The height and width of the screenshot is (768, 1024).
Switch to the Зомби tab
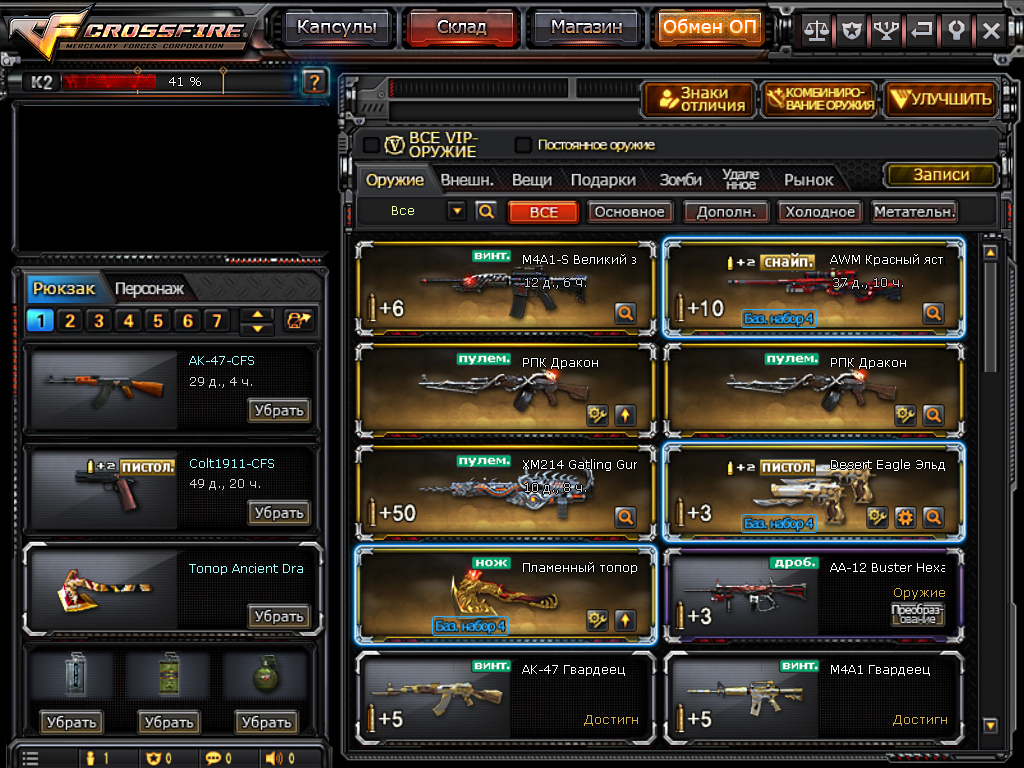680,180
